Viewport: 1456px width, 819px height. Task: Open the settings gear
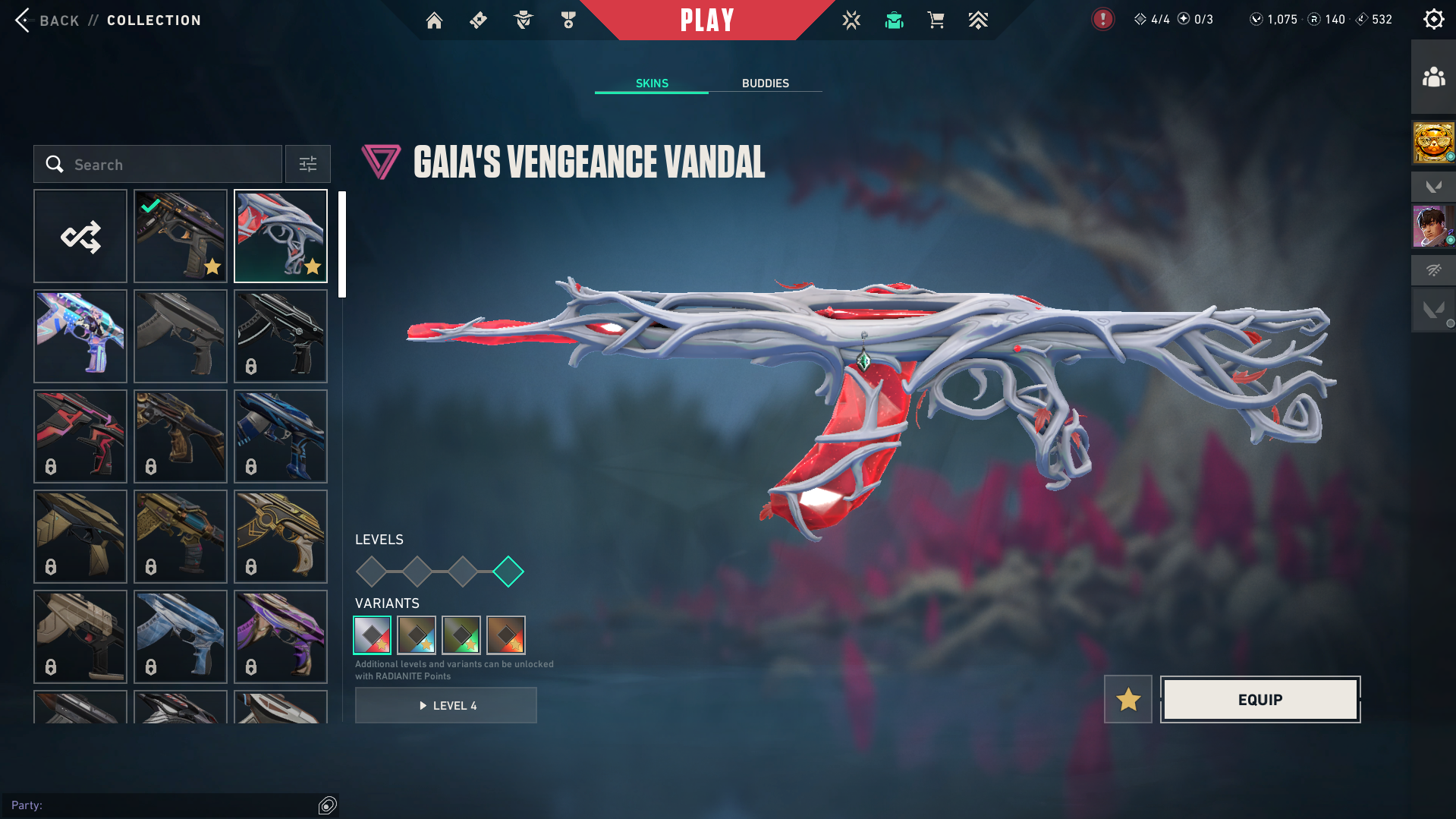coord(1433,20)
